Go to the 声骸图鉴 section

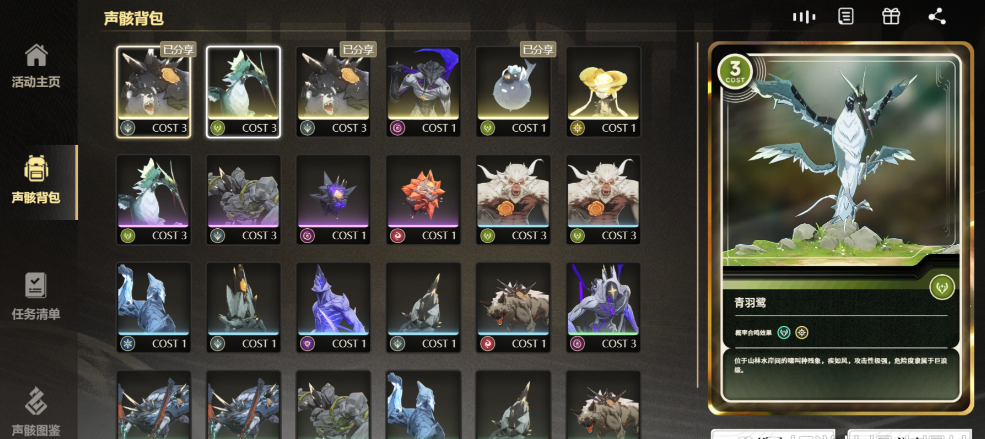pos(36,412)
